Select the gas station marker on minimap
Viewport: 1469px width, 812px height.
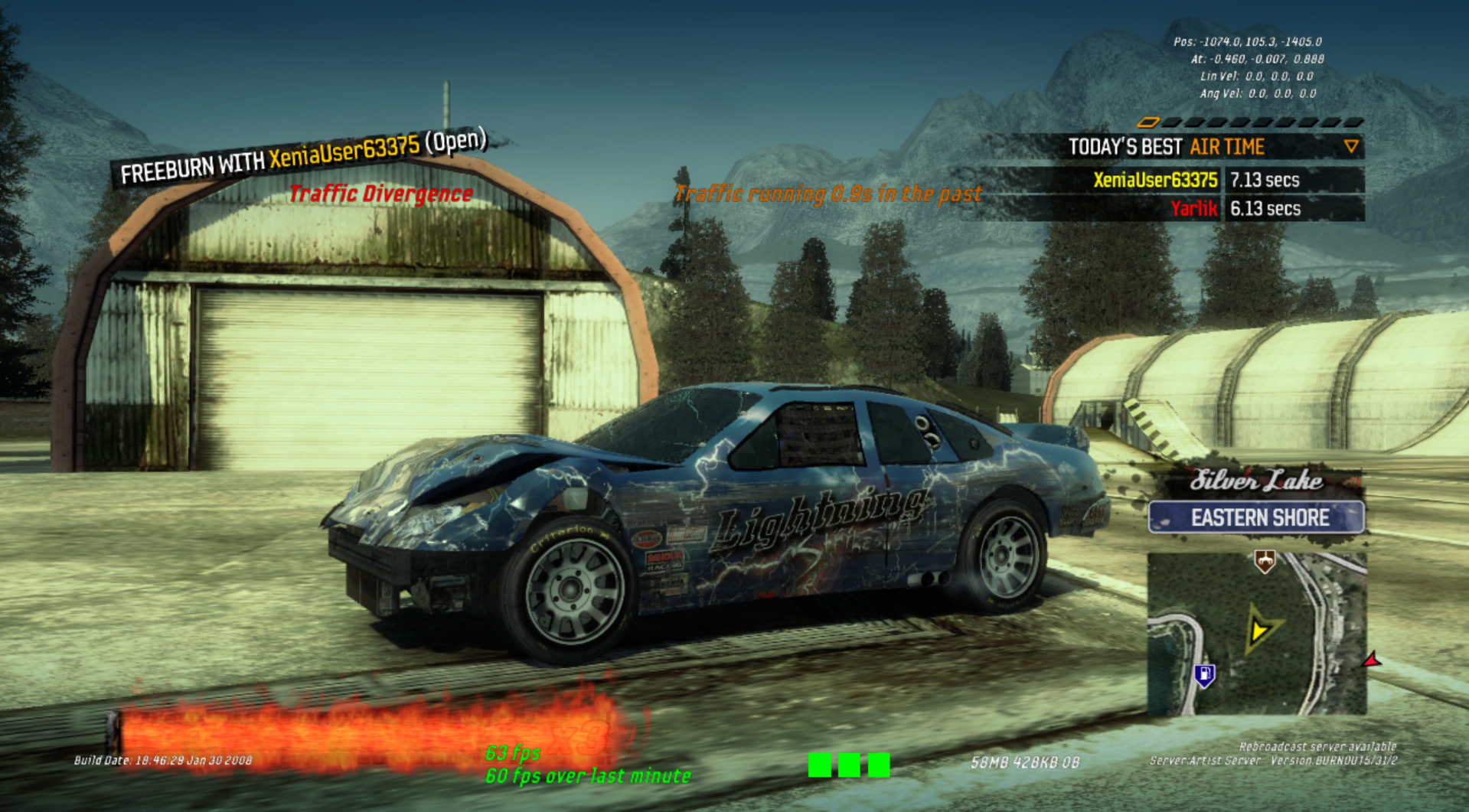(1205, 675)
